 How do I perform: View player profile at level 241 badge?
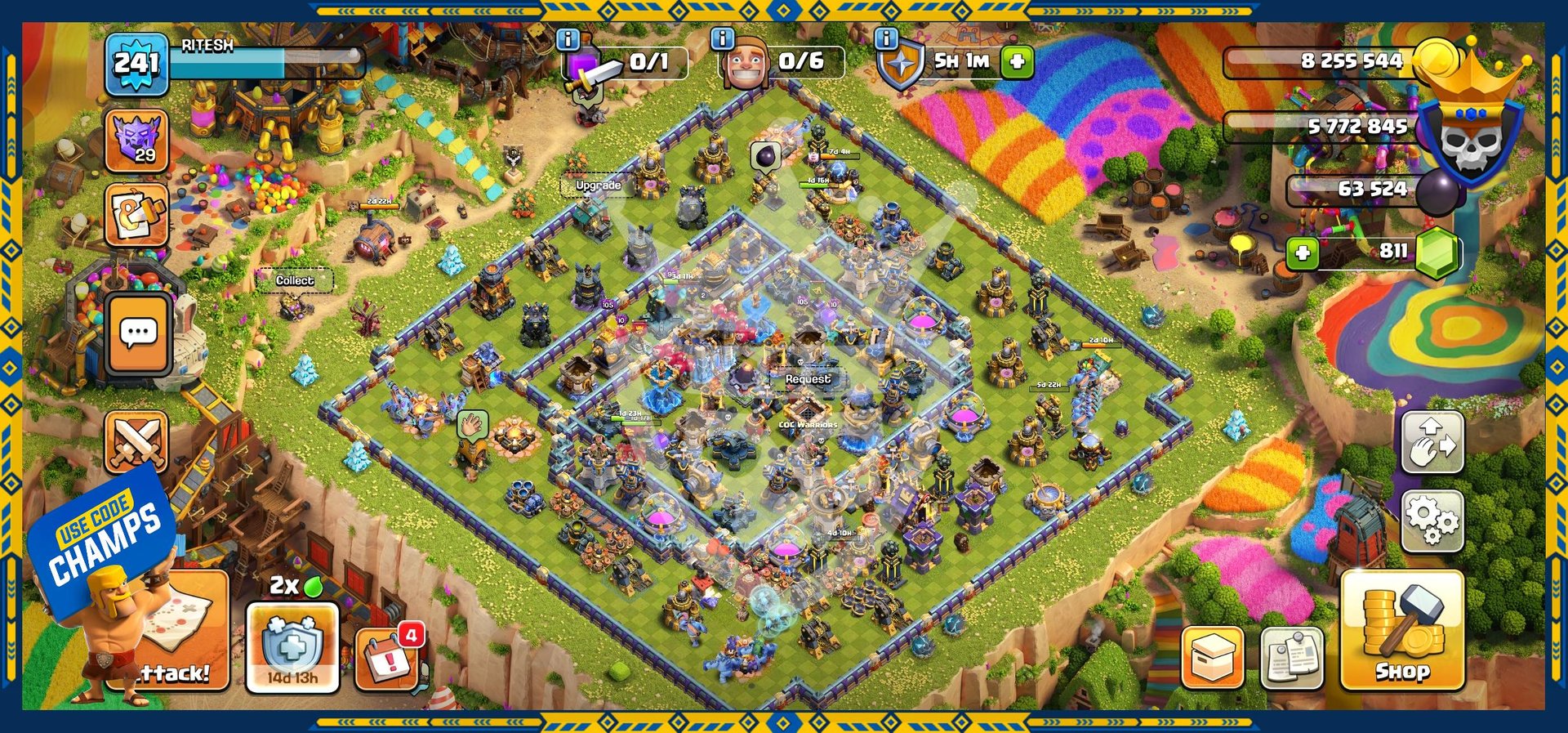point(136,64)
